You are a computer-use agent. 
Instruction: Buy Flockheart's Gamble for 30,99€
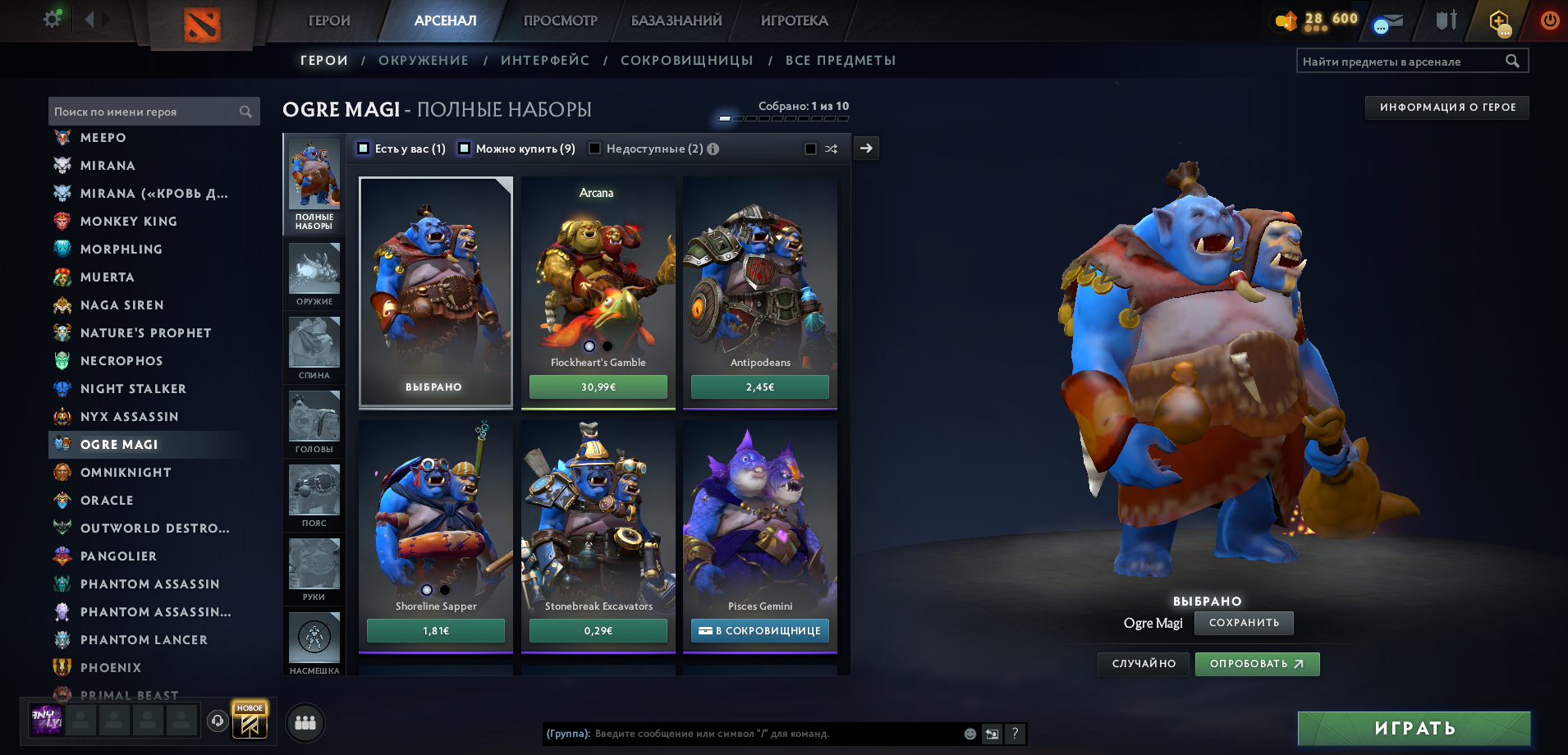(598, 387)
